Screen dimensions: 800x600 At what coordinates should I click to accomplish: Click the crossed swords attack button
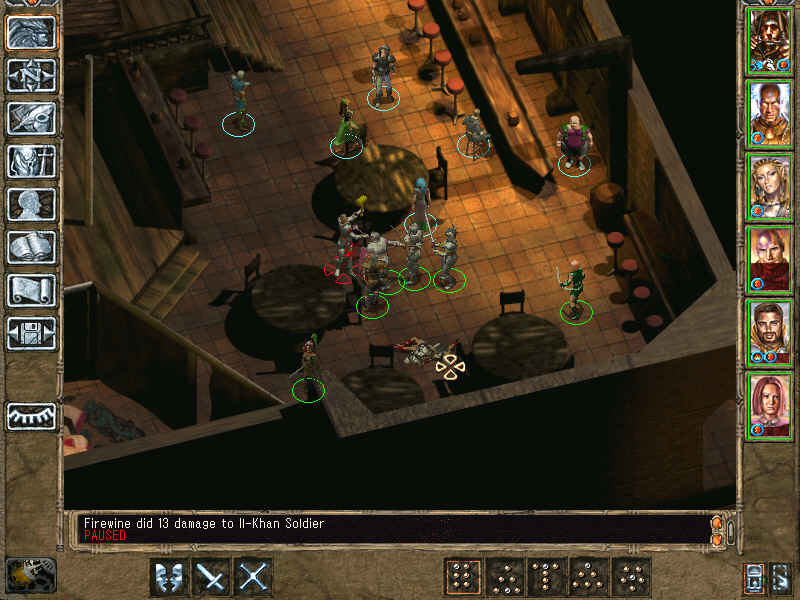pyautogui.click(x=211, y=577)
